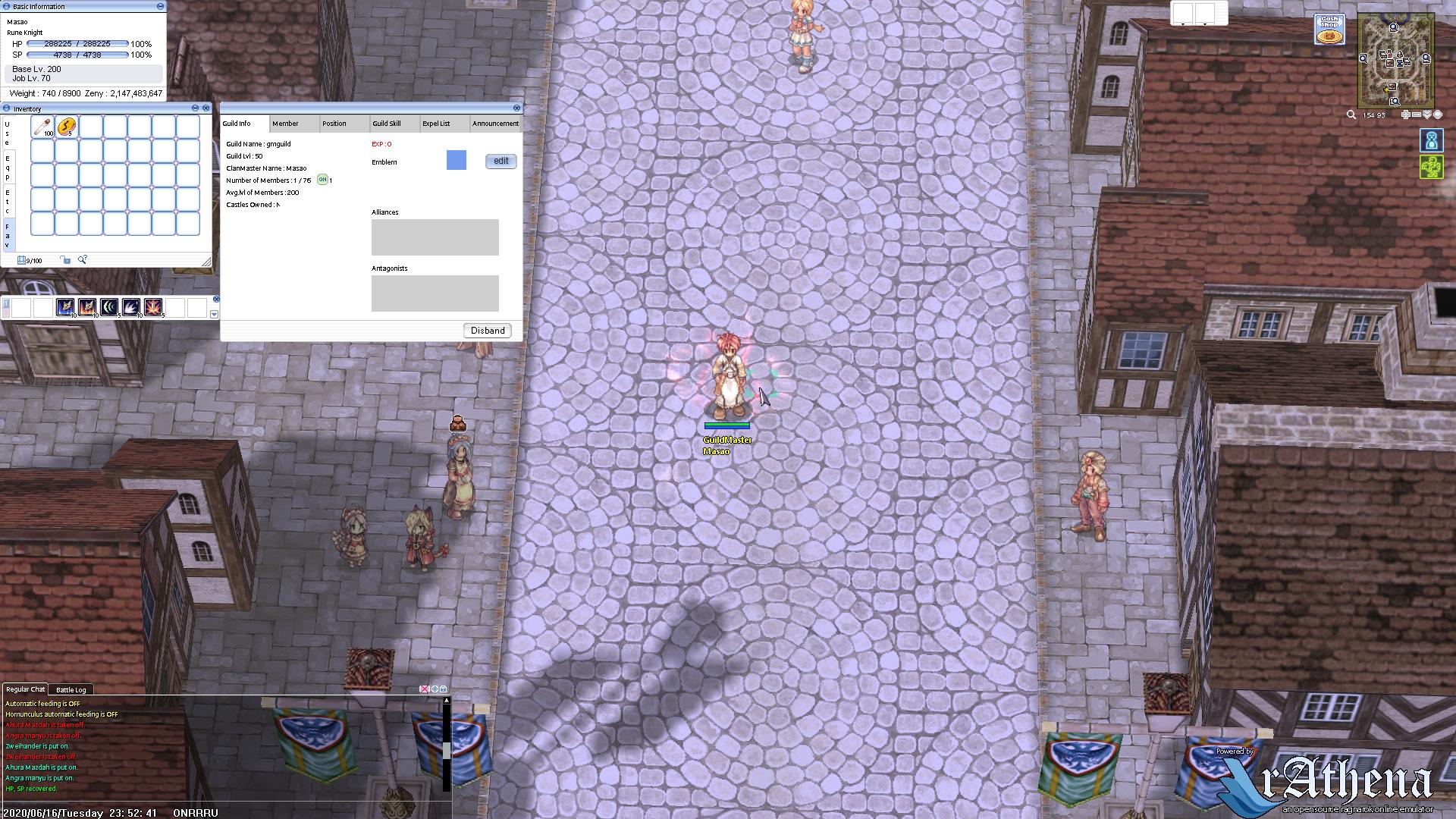Toggle the inventory lock icon

tap(67, 260)
